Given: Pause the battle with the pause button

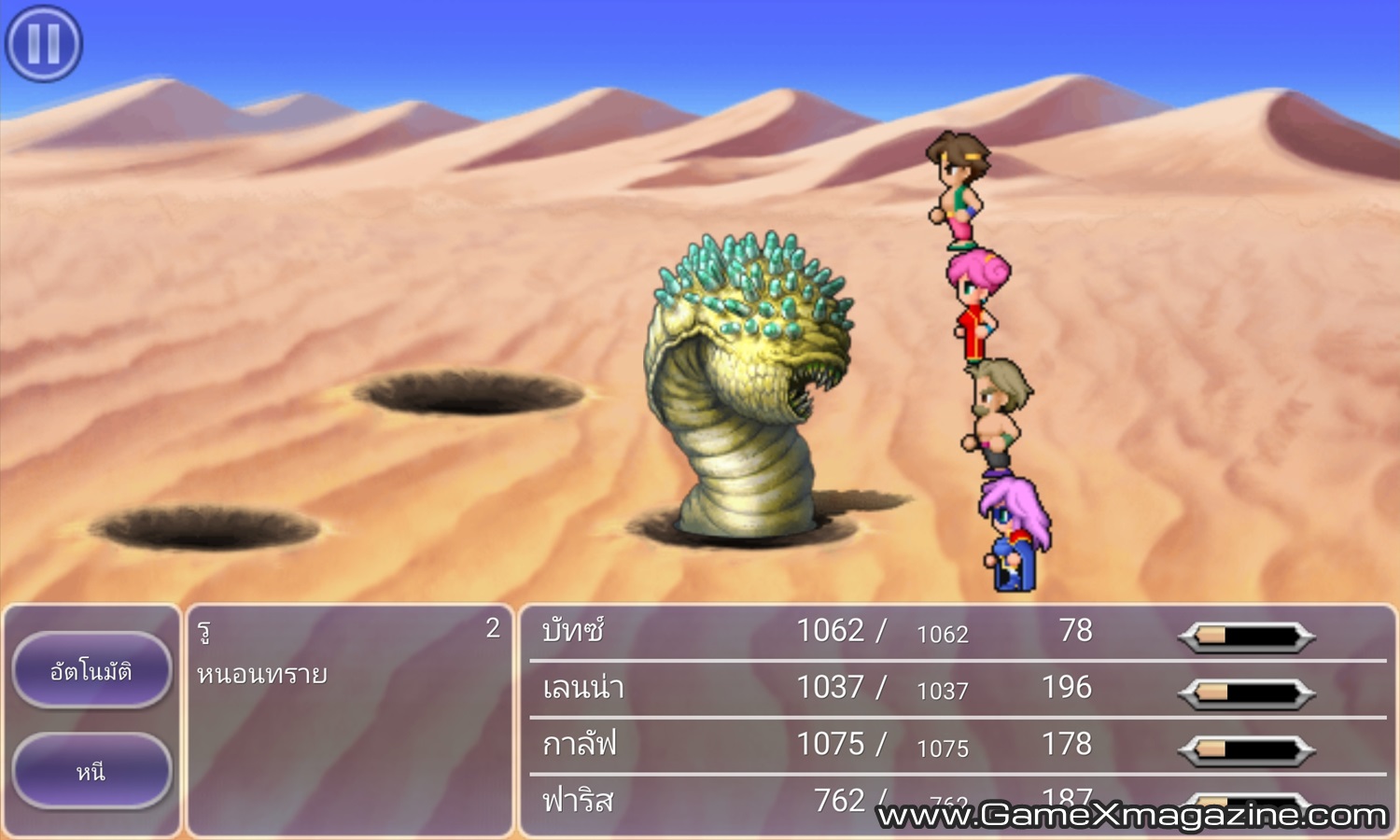Looking at the screenshot, I should (x=44, y=43).
